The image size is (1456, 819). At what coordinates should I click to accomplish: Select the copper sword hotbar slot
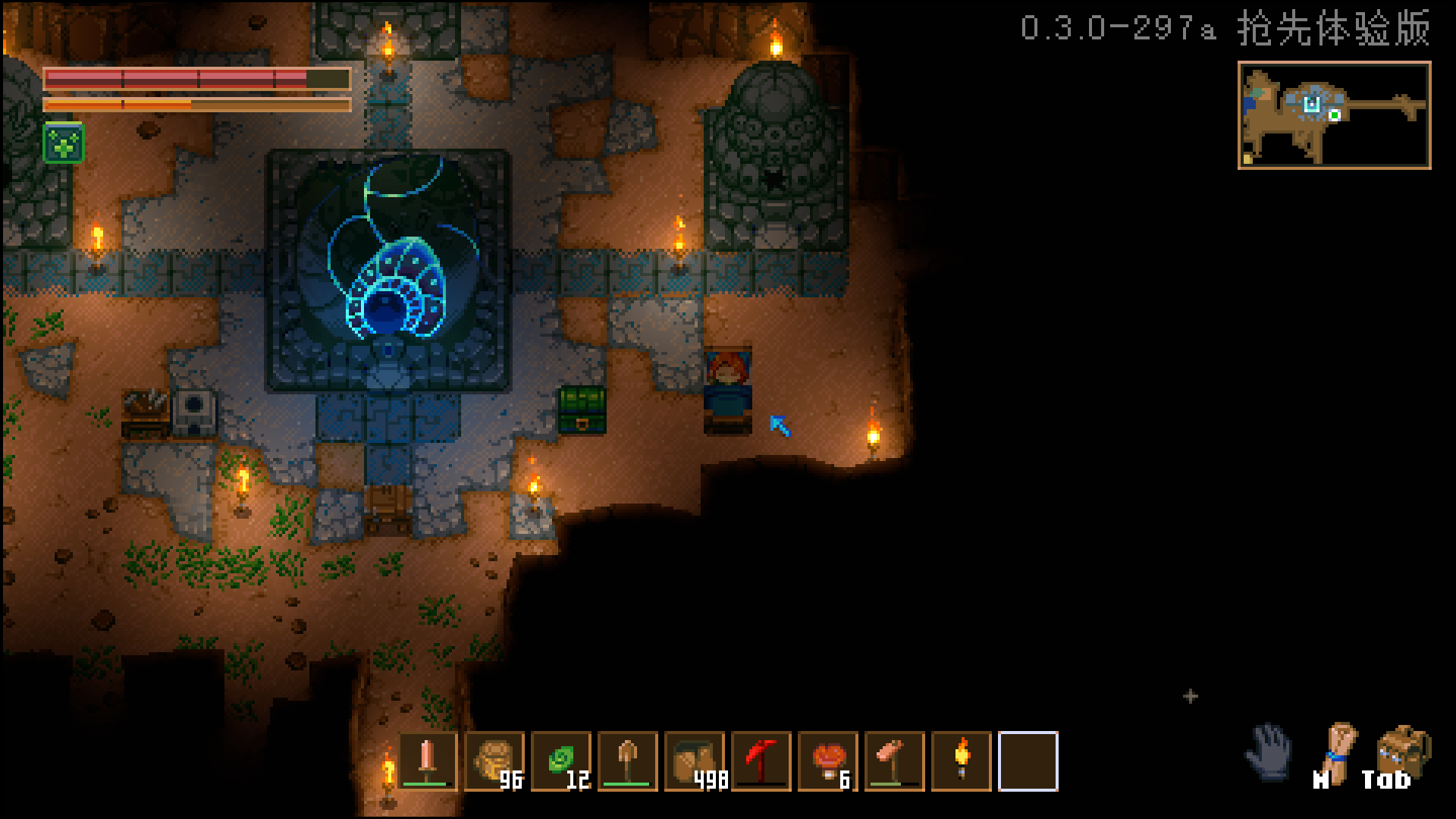pyautogui.click(x=428, y=761)
